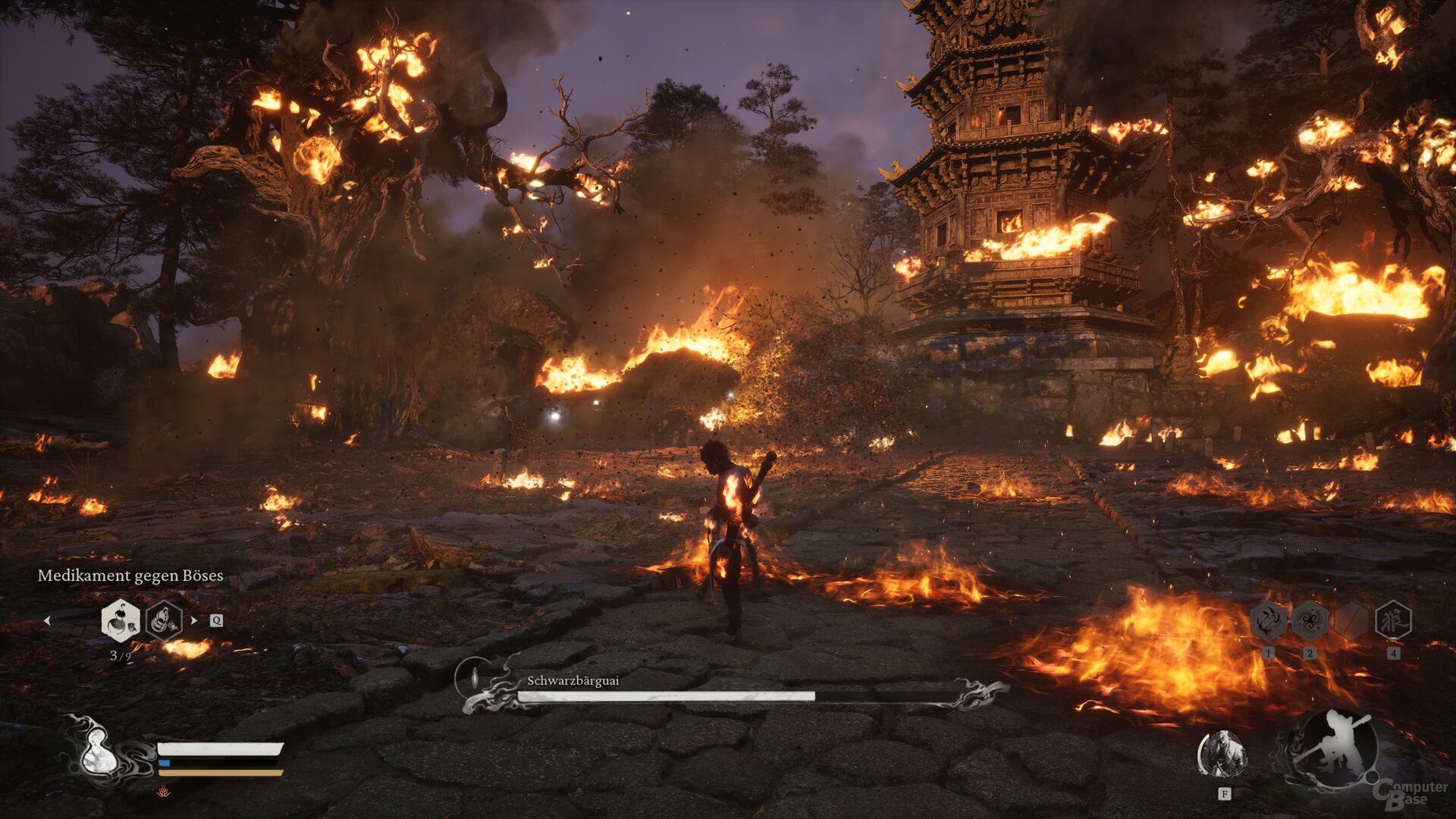Select the gourd healing item icon
This screenshot has width=1456, height=819.
click(120, 620)
